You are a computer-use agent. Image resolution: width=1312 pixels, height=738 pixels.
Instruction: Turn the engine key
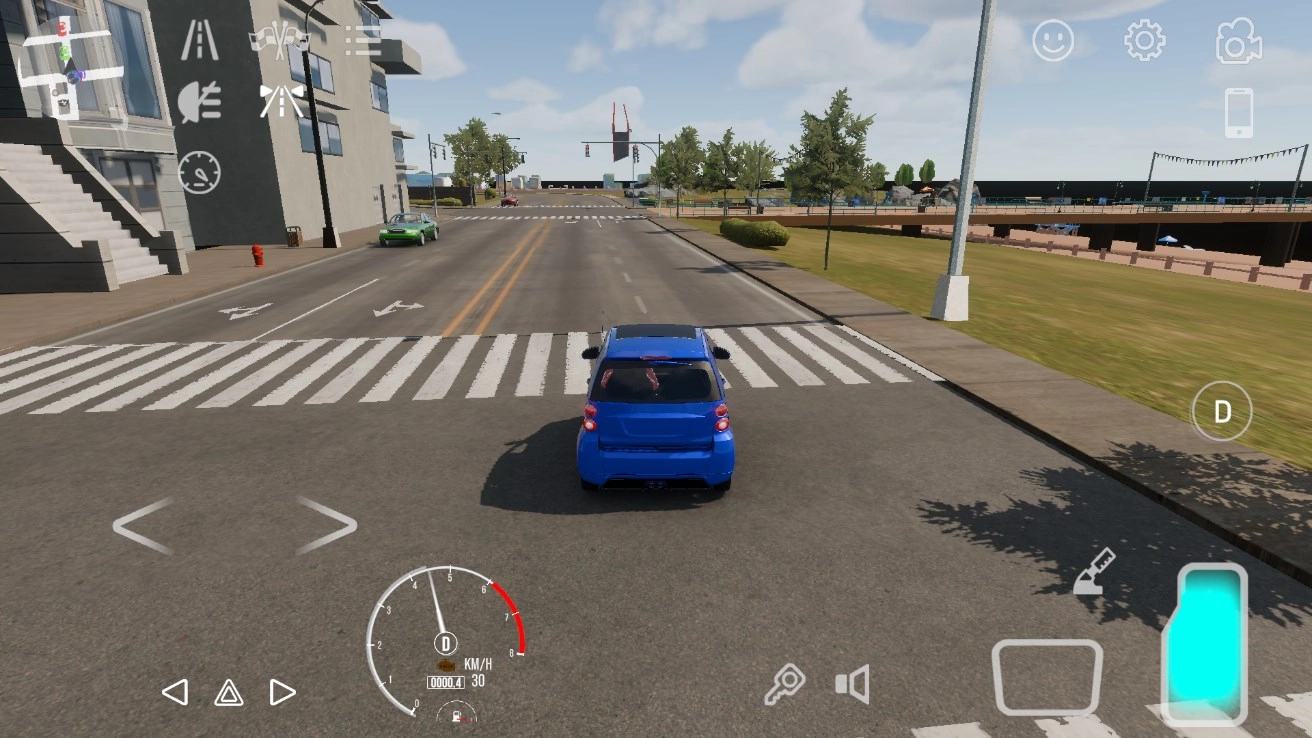(785, 684)
